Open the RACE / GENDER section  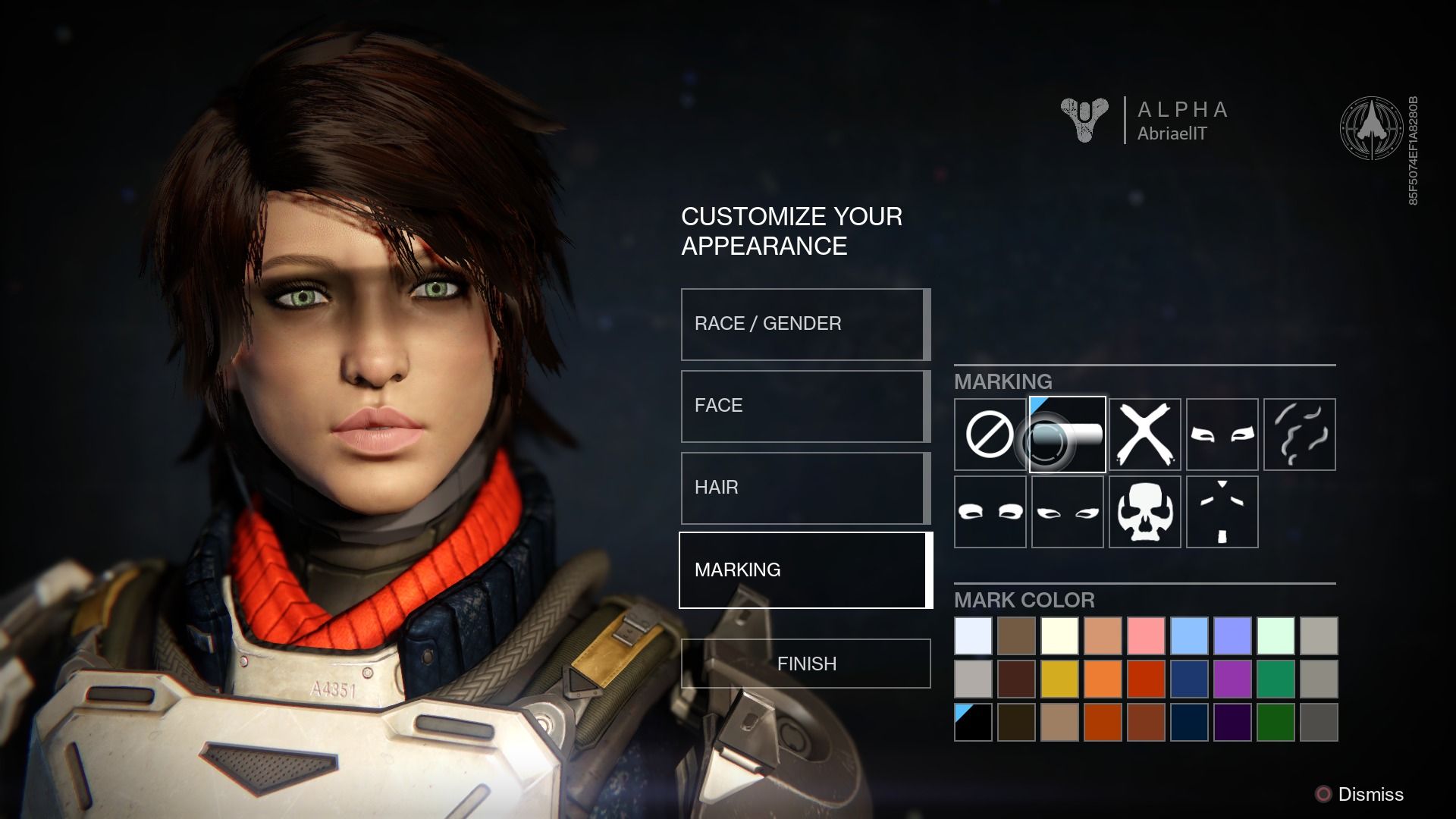pos(804,324)
